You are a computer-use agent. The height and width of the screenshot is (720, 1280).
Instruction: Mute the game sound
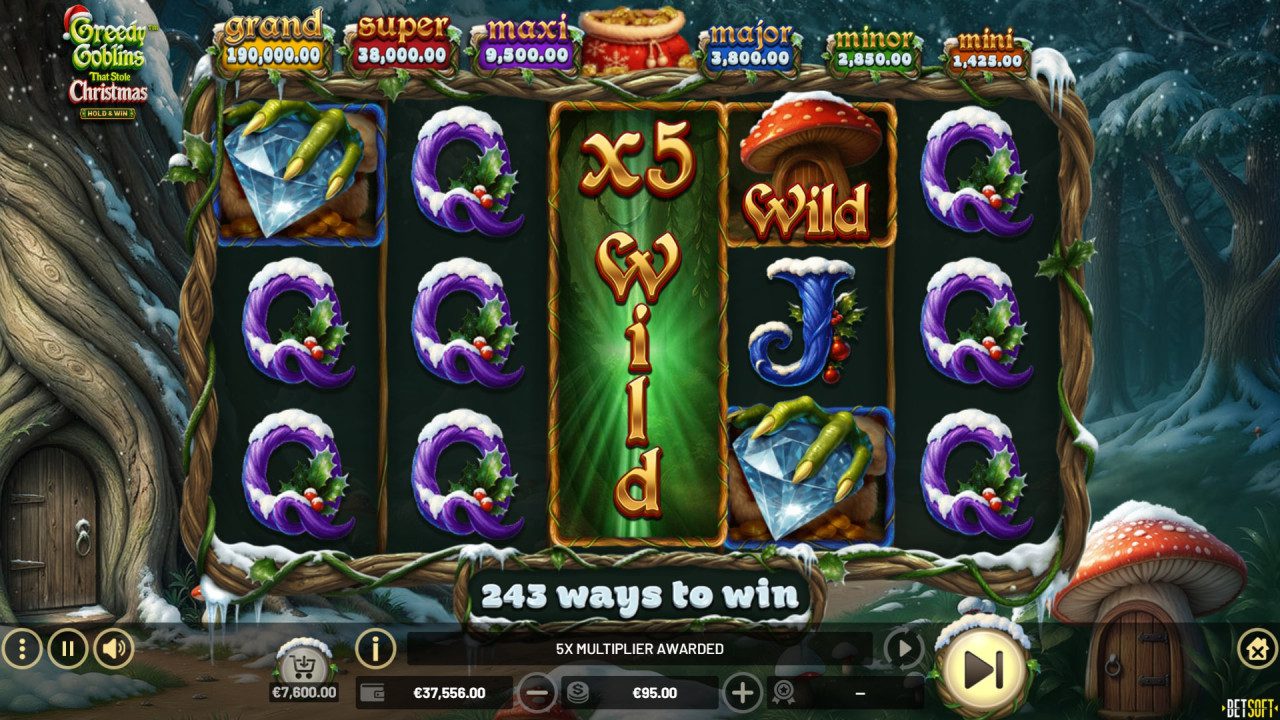click(112, 649)
